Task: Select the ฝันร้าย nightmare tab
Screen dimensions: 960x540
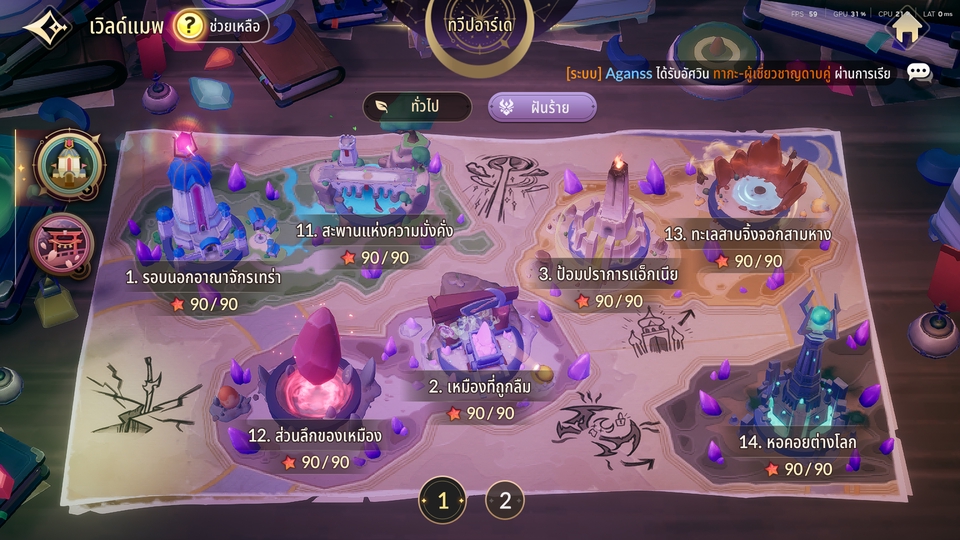Action: click(542, 107)
